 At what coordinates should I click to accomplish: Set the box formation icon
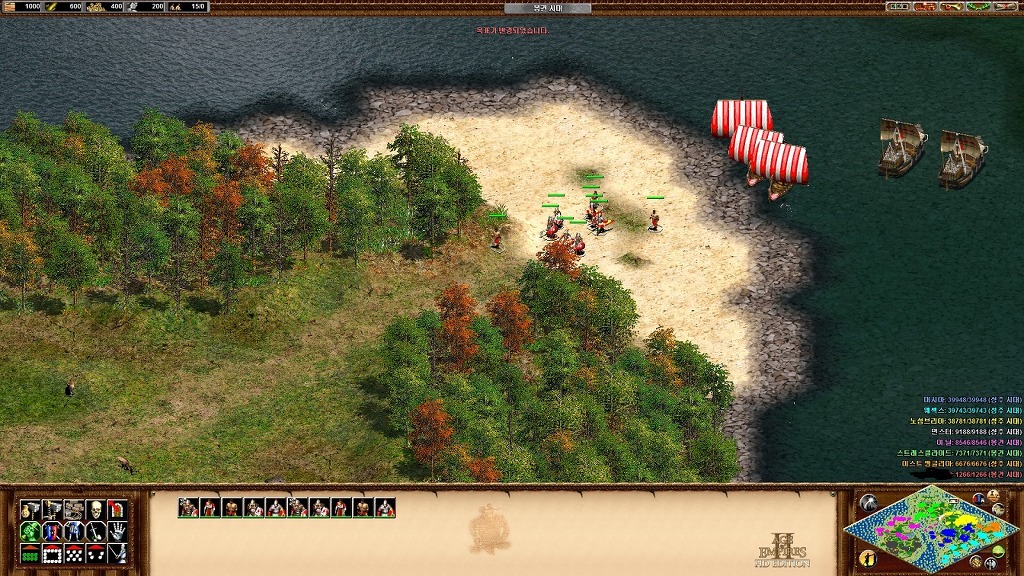pyautogui.click(x=52, y=553)
